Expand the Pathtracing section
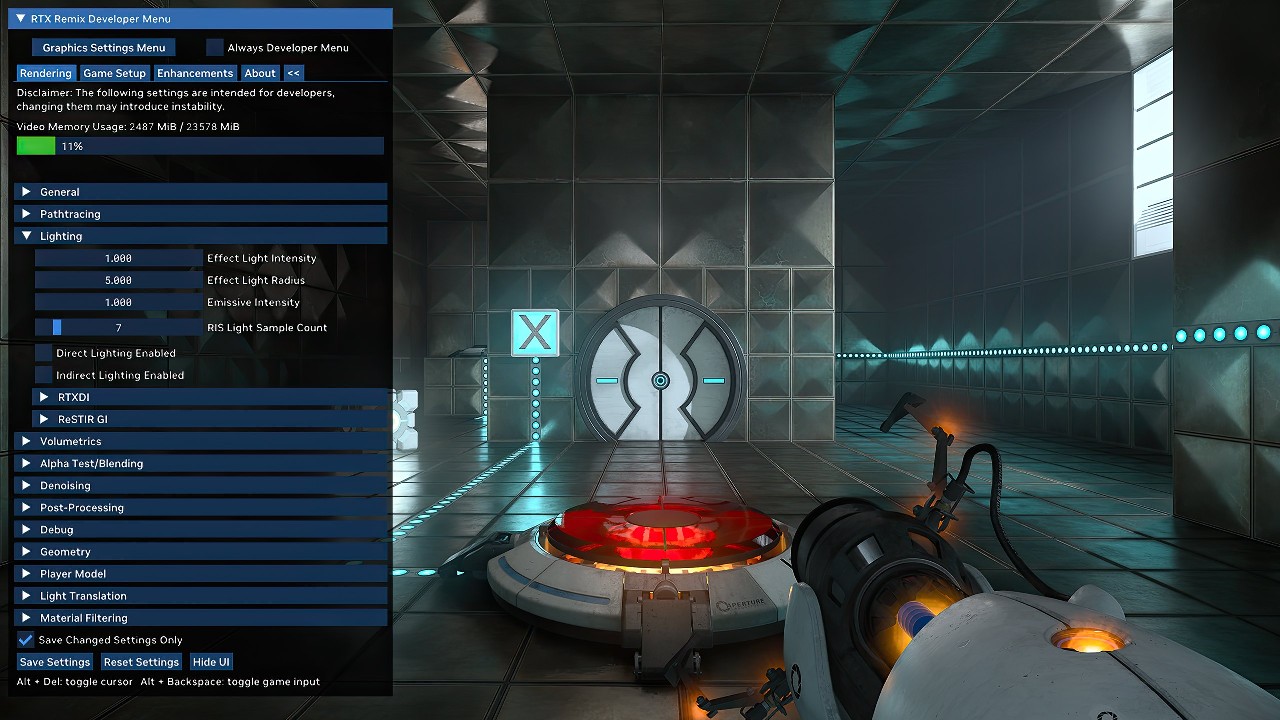 pyautogui.click(x=70, y=213)
